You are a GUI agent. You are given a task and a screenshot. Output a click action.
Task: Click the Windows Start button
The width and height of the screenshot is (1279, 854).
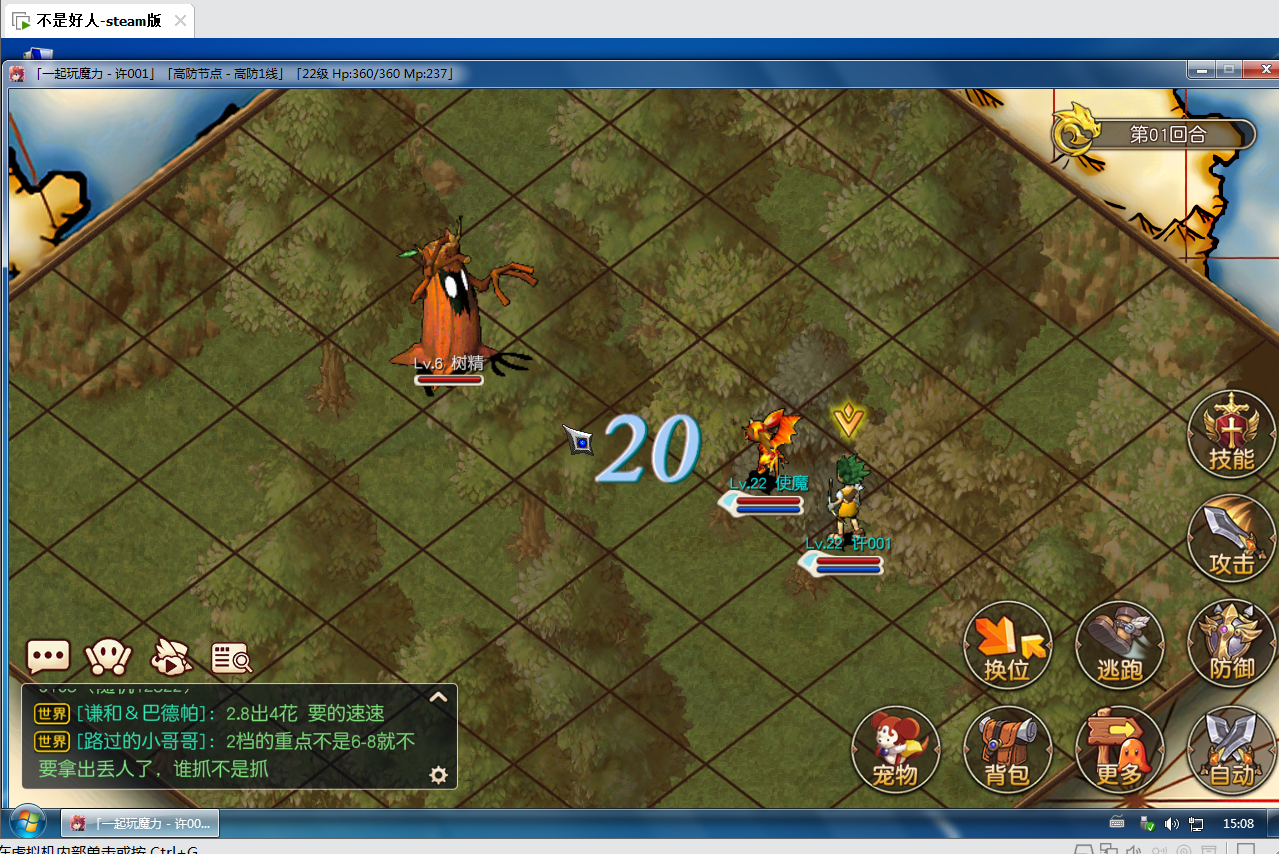pos(27,823)
